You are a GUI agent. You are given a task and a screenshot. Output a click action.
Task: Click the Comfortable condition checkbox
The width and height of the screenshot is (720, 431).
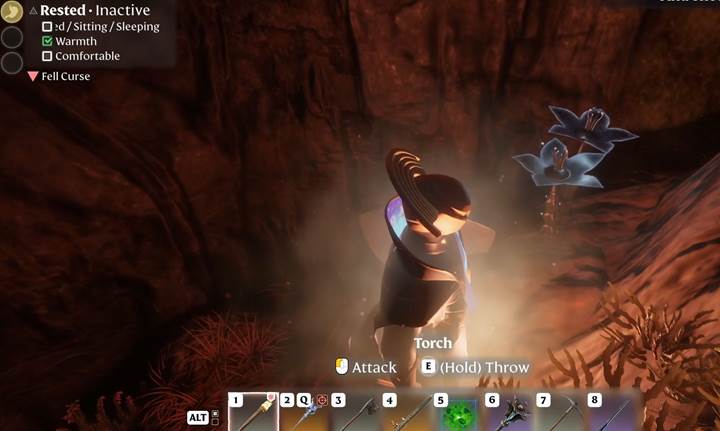tap(47, 57)
